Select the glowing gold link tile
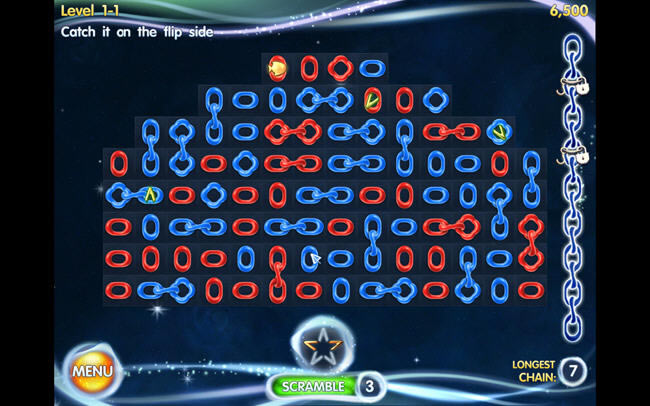 (x=277, y=69)
